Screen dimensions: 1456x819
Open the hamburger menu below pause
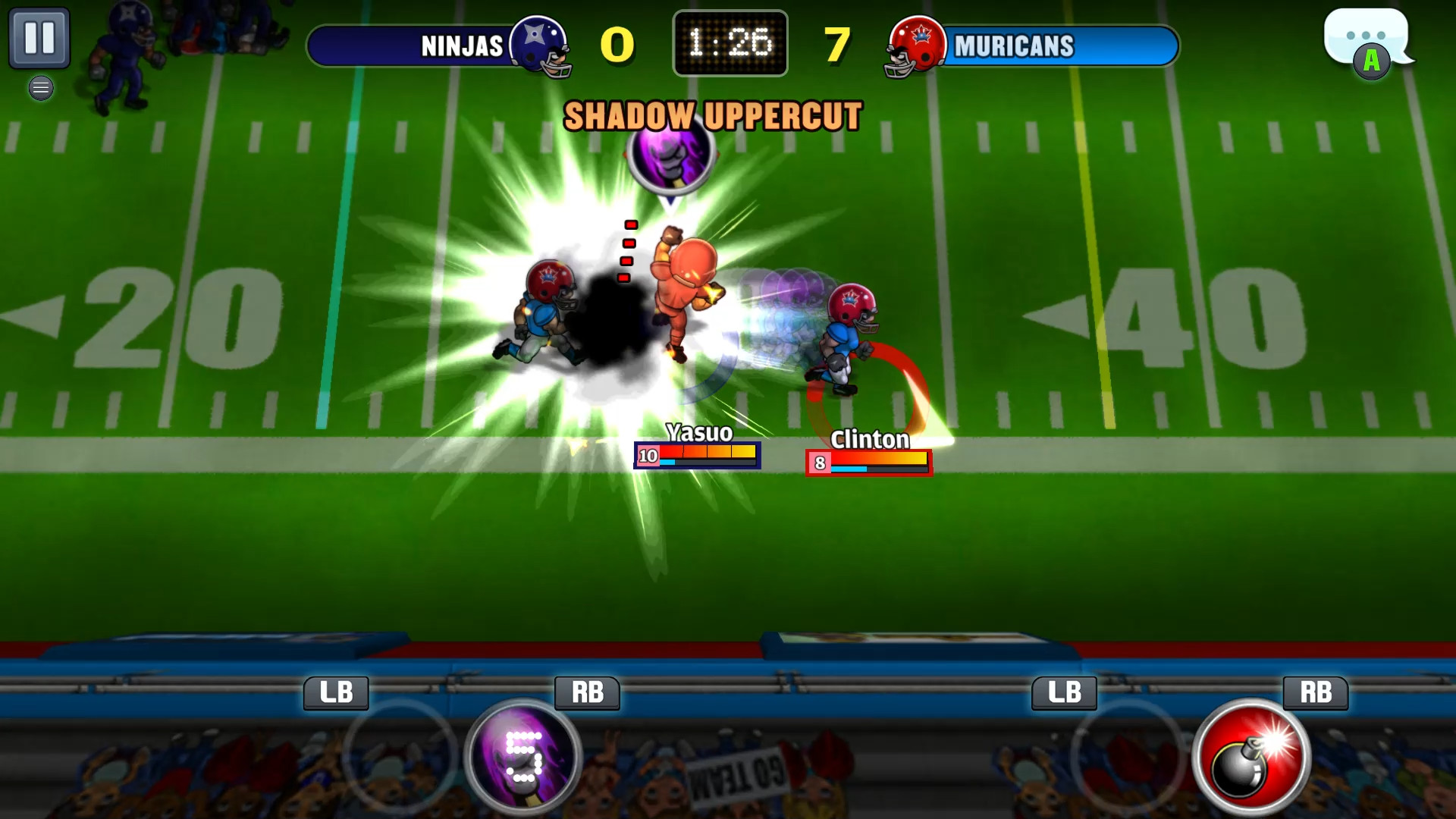41,88
